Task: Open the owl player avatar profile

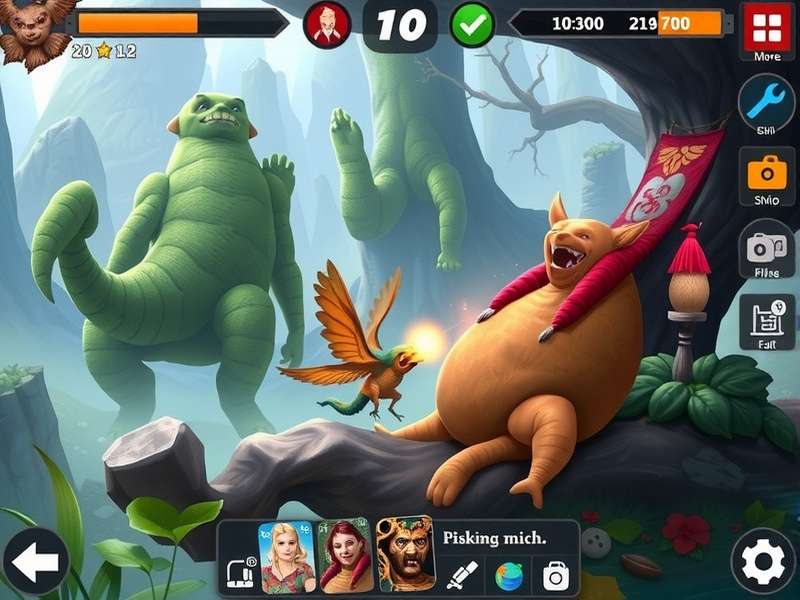Action: pyautogui.click(x=37, y=30)
